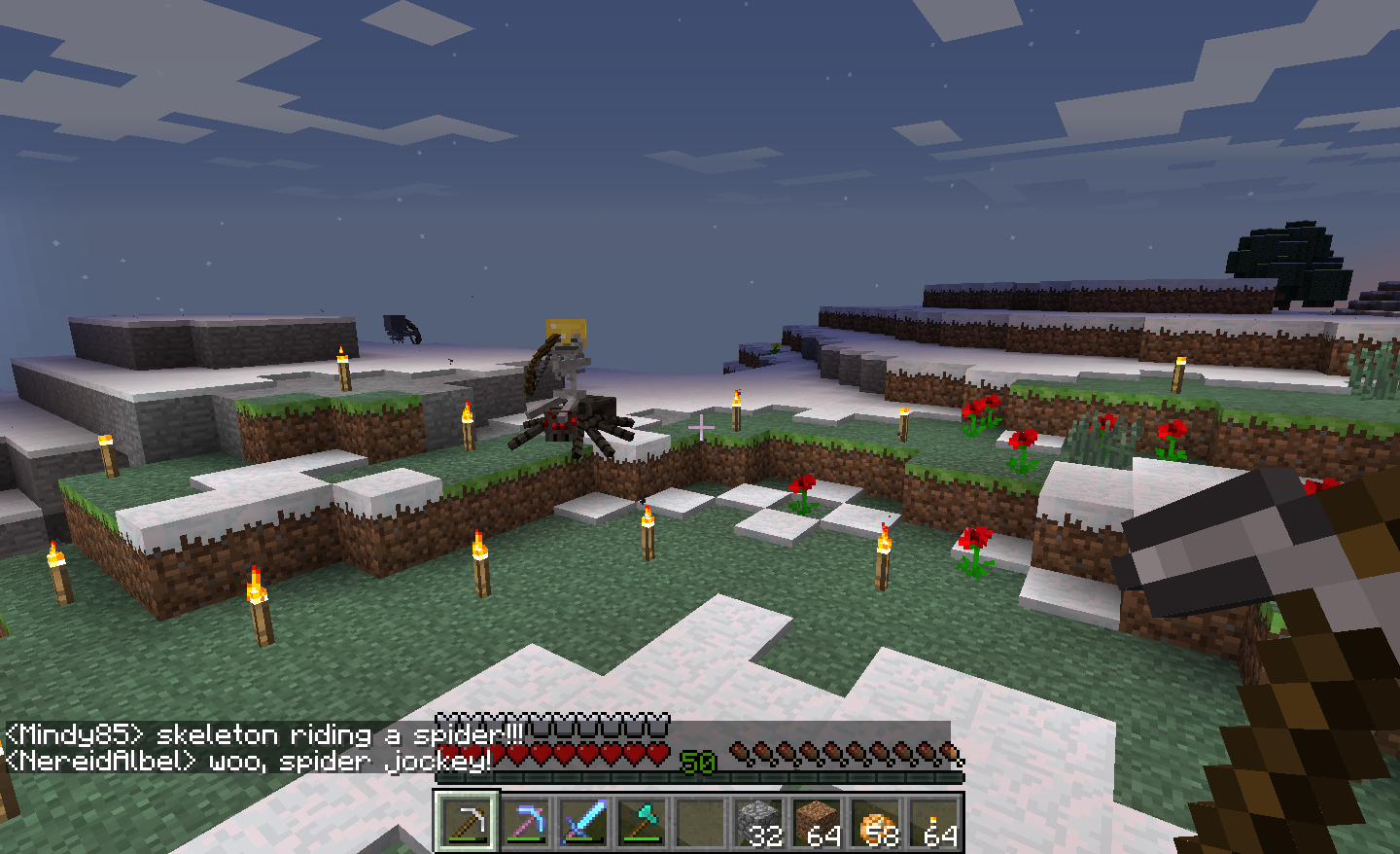Screen dimensions: 1400x854
Task: Select the torch stack slot
Action: click(935, 822)
